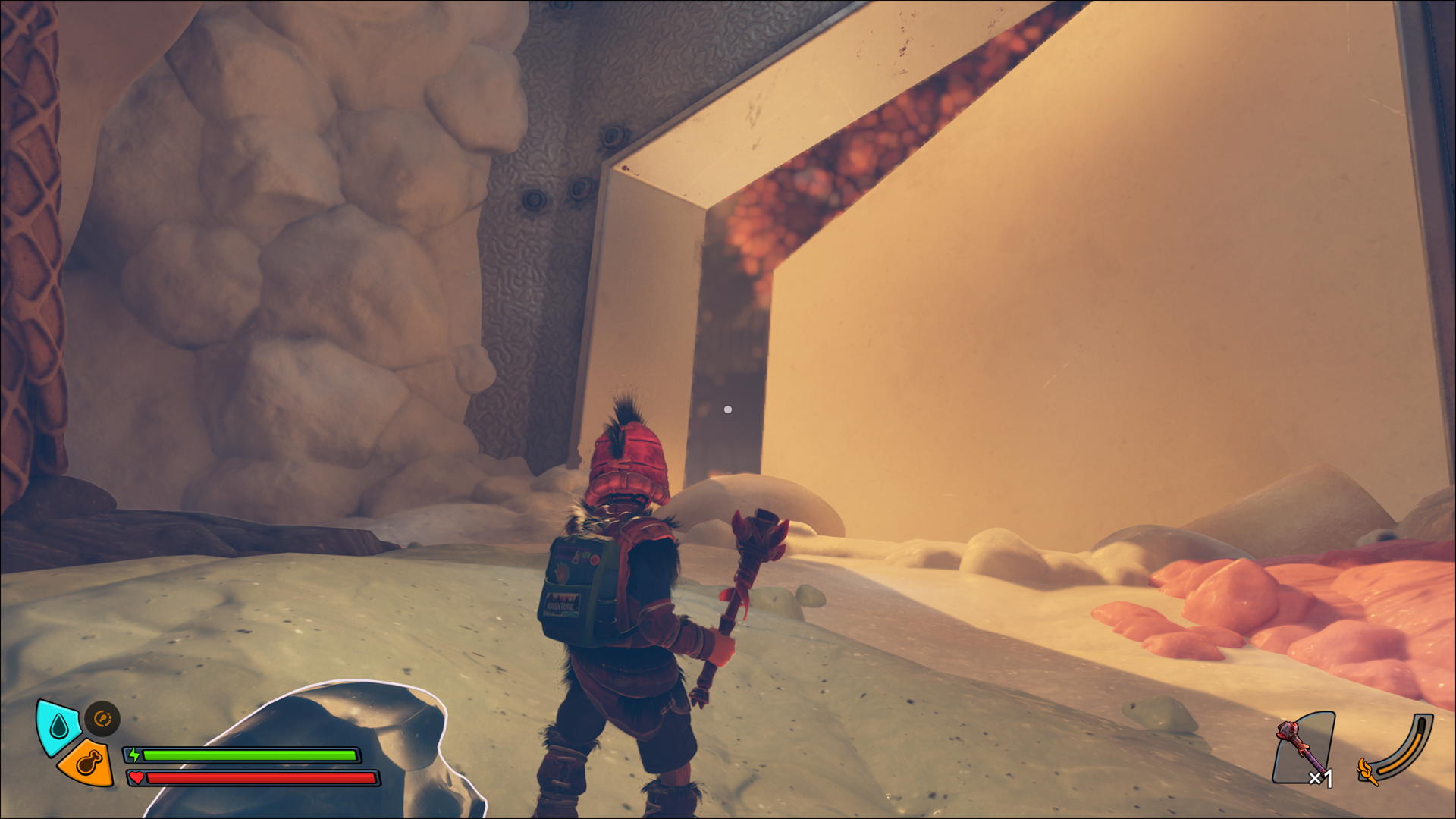The height and width of the screenshot is (819, 1456).
Task: Select the round dark status effect icon
Action: point(102,718)
